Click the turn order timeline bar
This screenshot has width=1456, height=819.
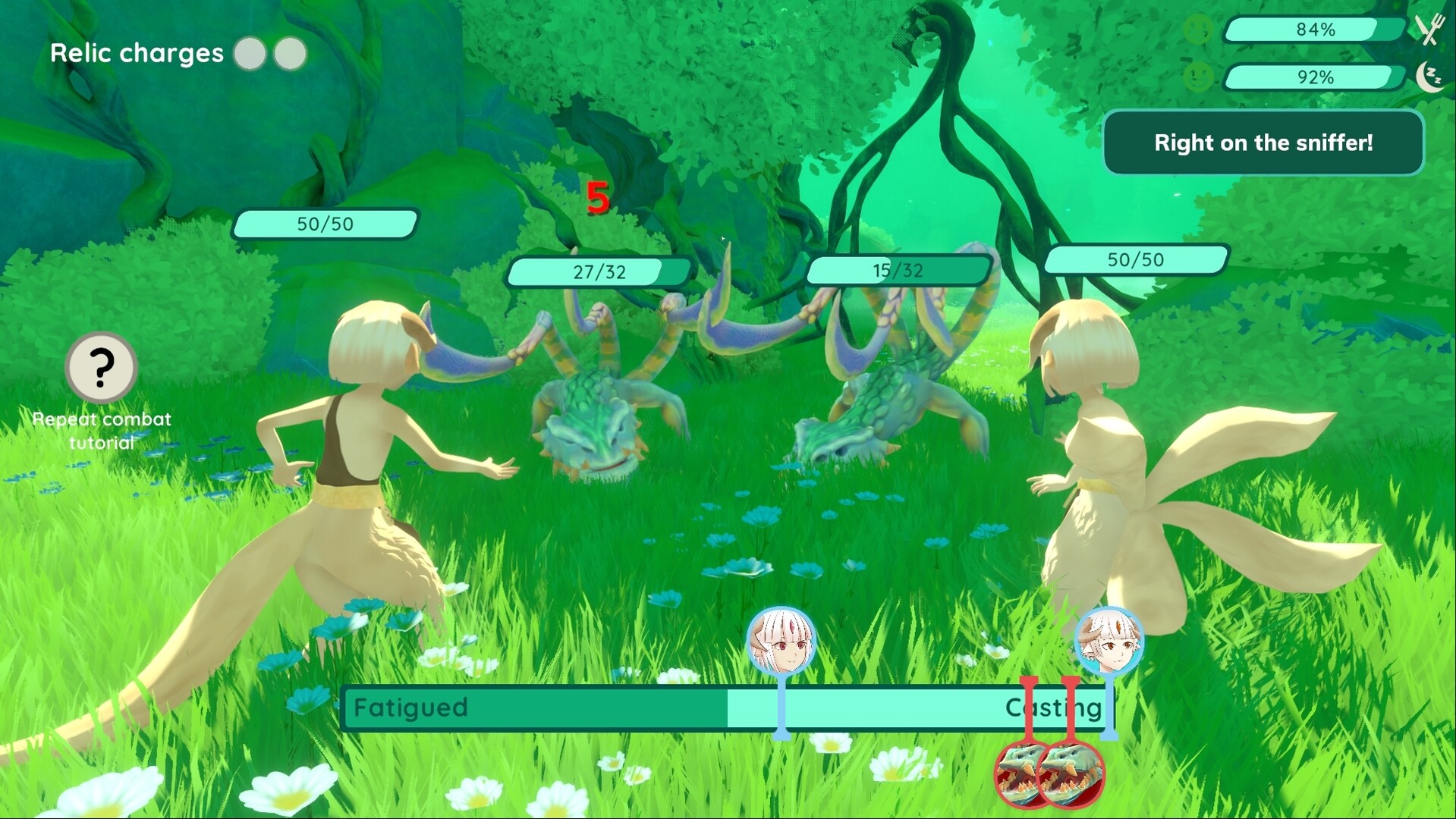click(x=721, y=708)
